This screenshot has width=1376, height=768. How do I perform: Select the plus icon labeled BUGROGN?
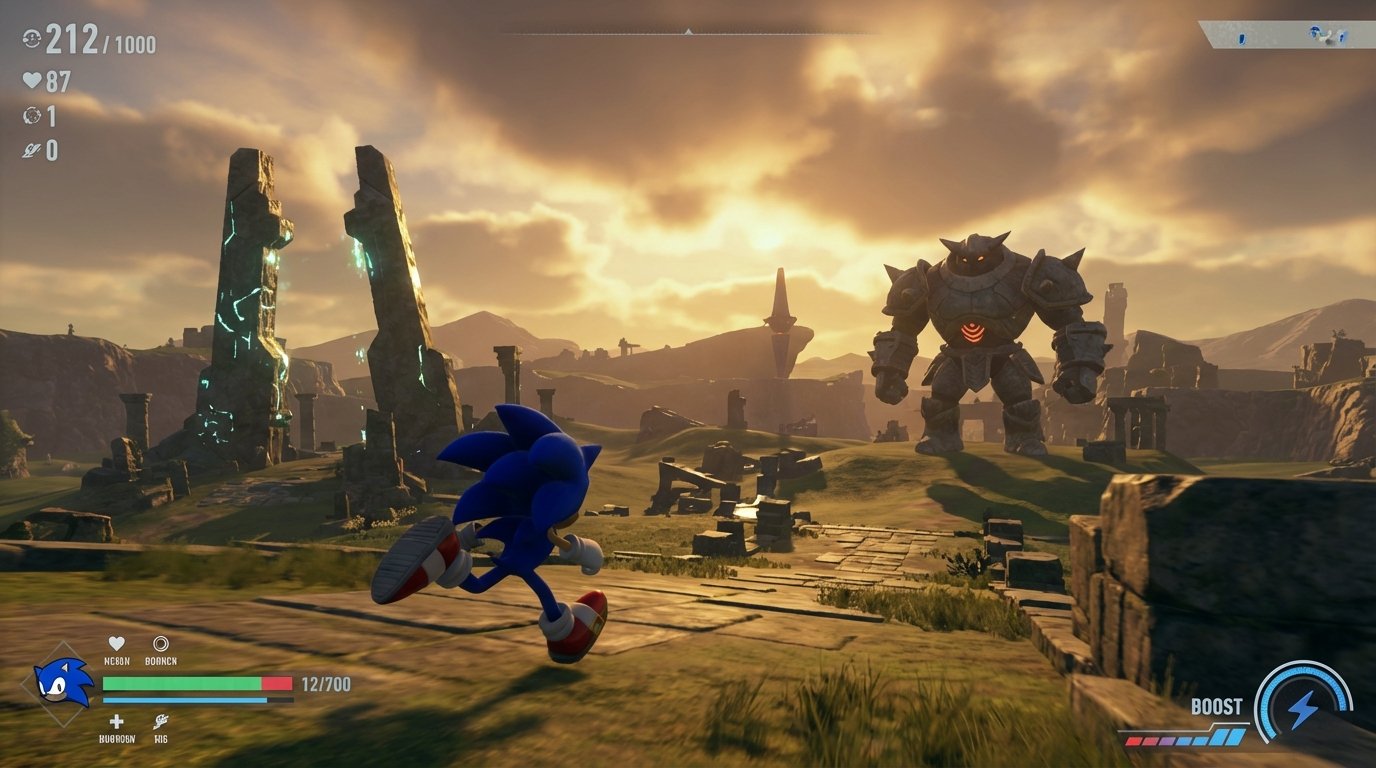coord(116,721)
